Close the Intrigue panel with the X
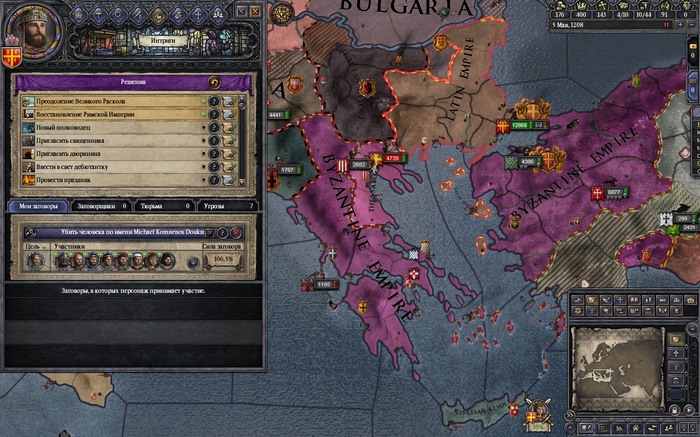700x437 pixels. tap(255, 11)
